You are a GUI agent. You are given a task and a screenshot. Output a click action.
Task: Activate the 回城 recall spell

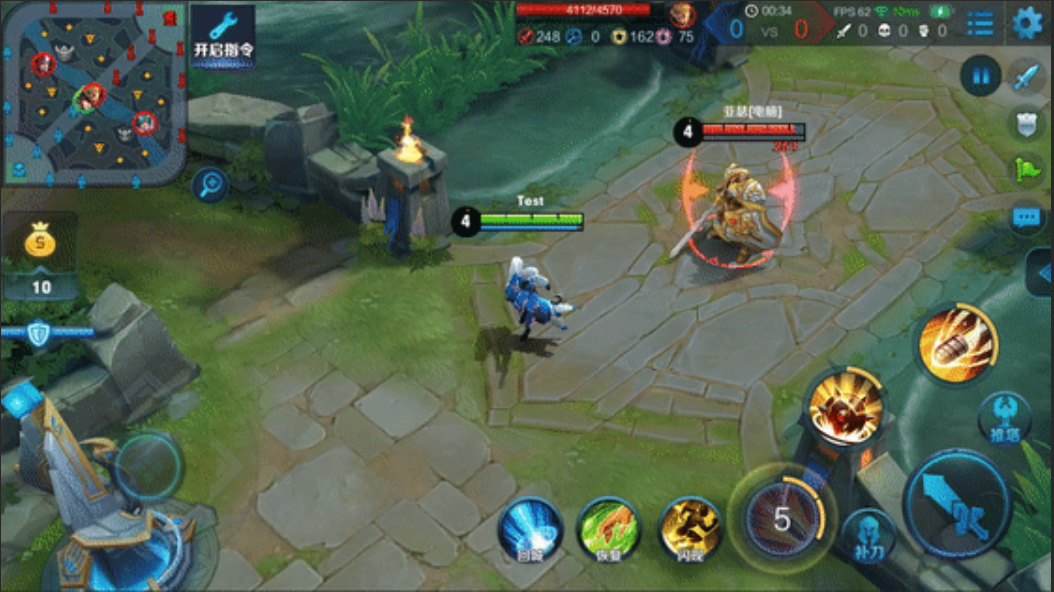point(530,529)
